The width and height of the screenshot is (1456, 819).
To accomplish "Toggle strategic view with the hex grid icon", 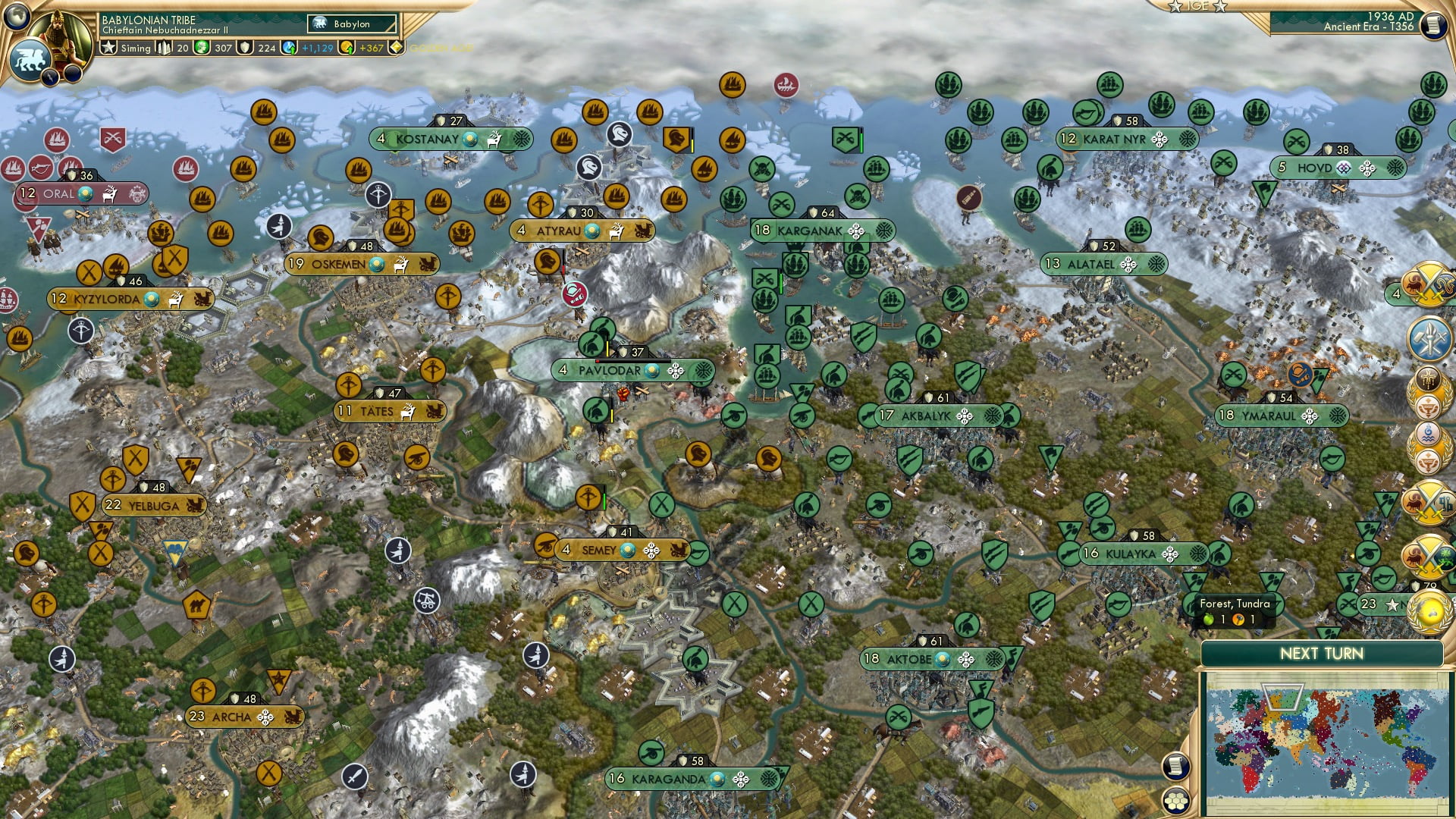I will pos(1176,802).
